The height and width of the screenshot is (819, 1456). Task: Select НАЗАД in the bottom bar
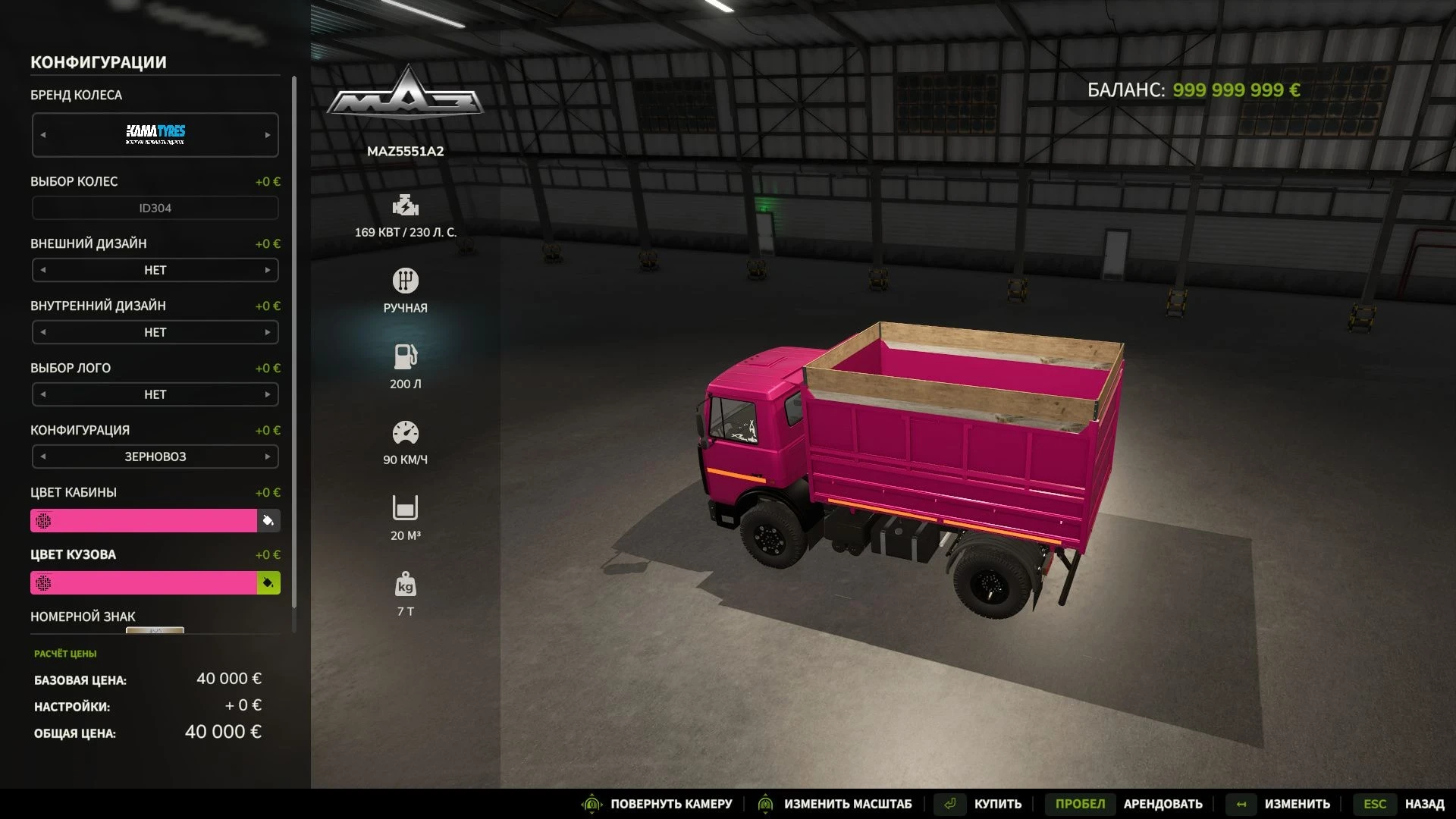(1426, 804)
